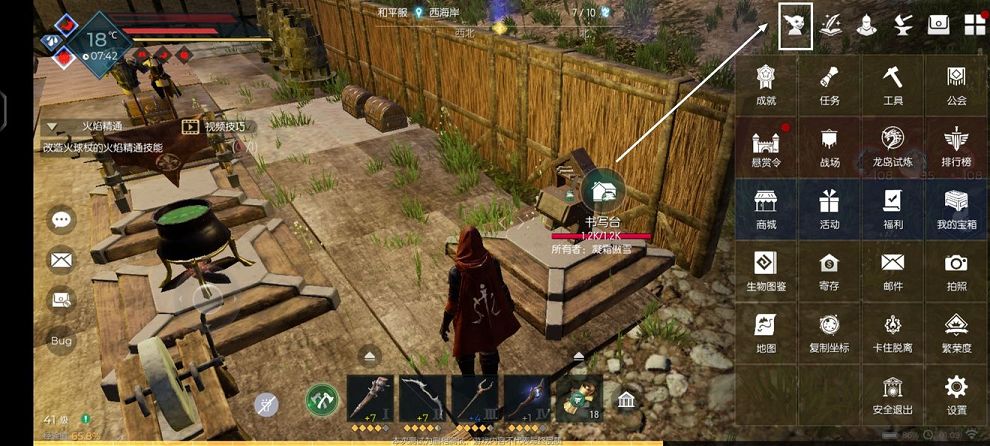Select the 任务 quests entry

[829, 84]
